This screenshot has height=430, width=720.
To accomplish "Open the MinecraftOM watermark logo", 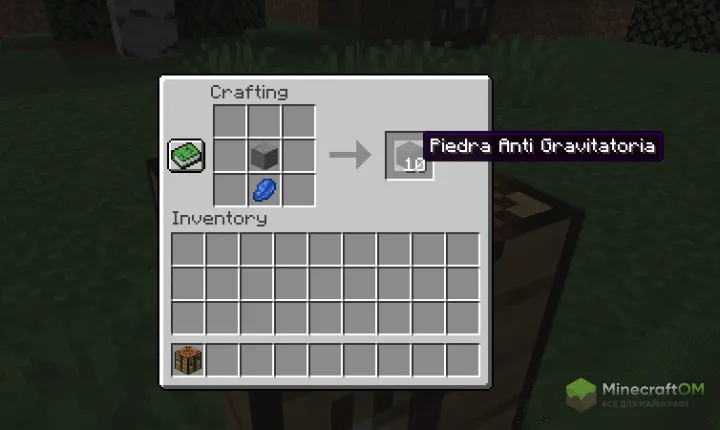I will [x=639, y=394].
